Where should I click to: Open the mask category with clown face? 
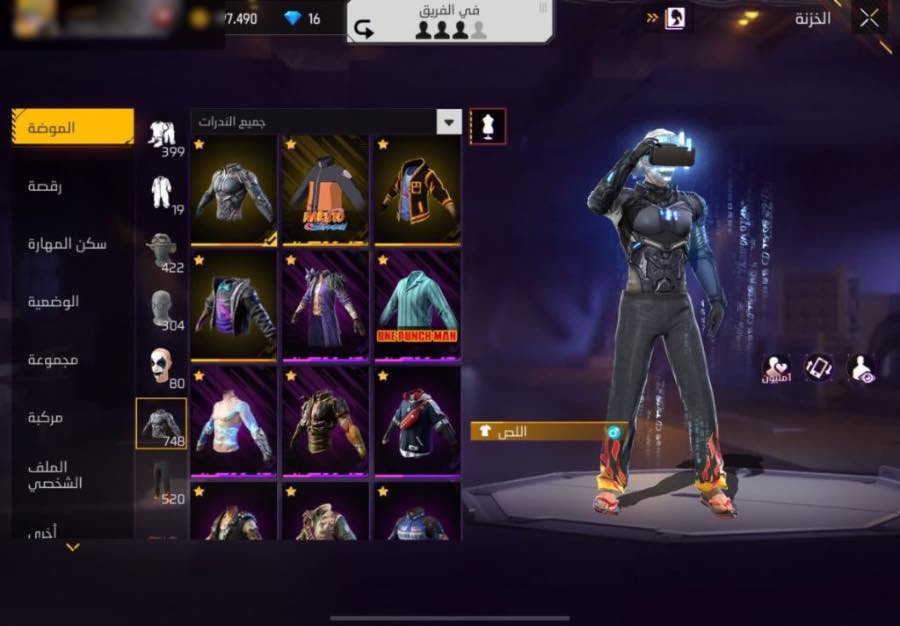click(161, 366)
